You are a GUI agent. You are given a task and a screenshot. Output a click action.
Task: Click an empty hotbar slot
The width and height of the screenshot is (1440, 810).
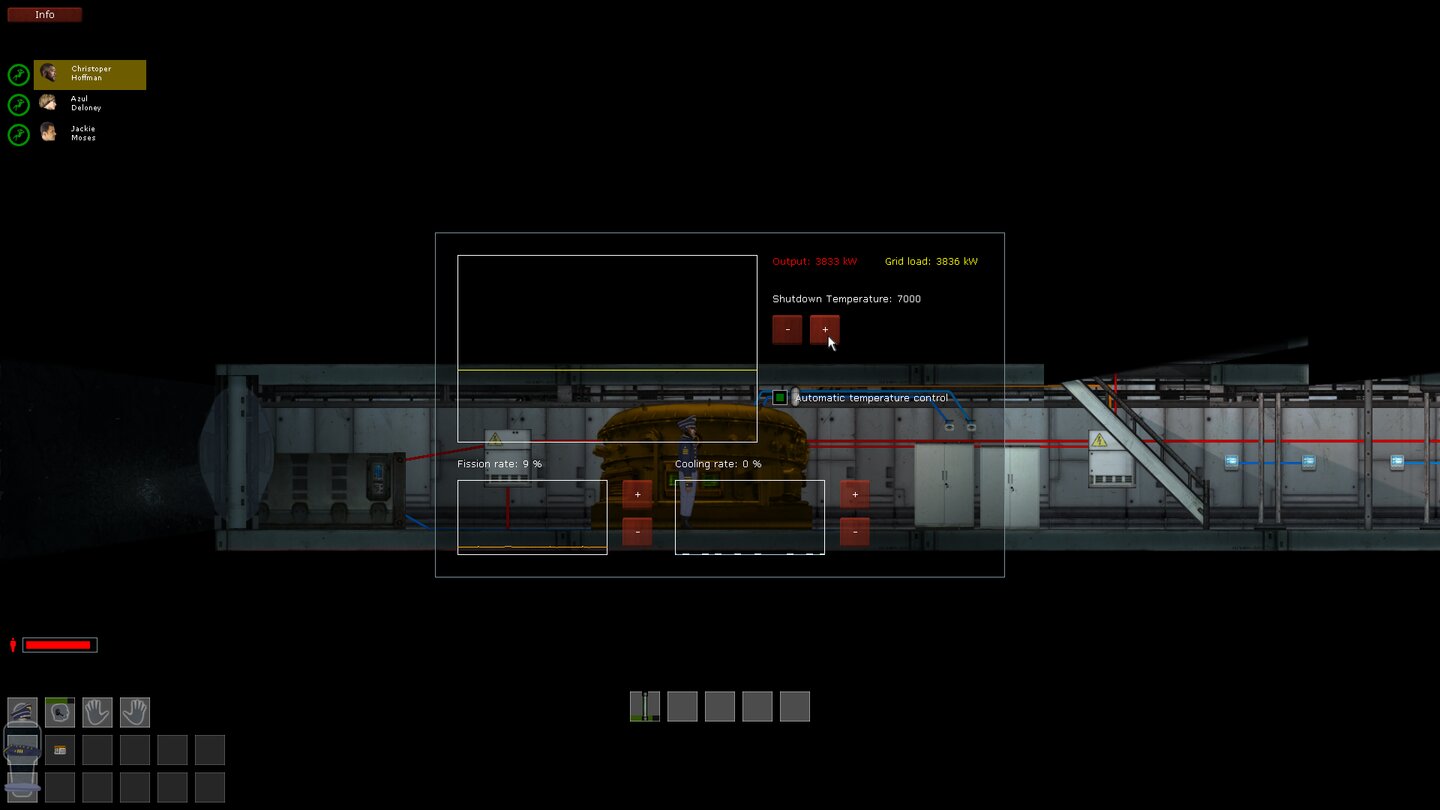pos(682,706)
